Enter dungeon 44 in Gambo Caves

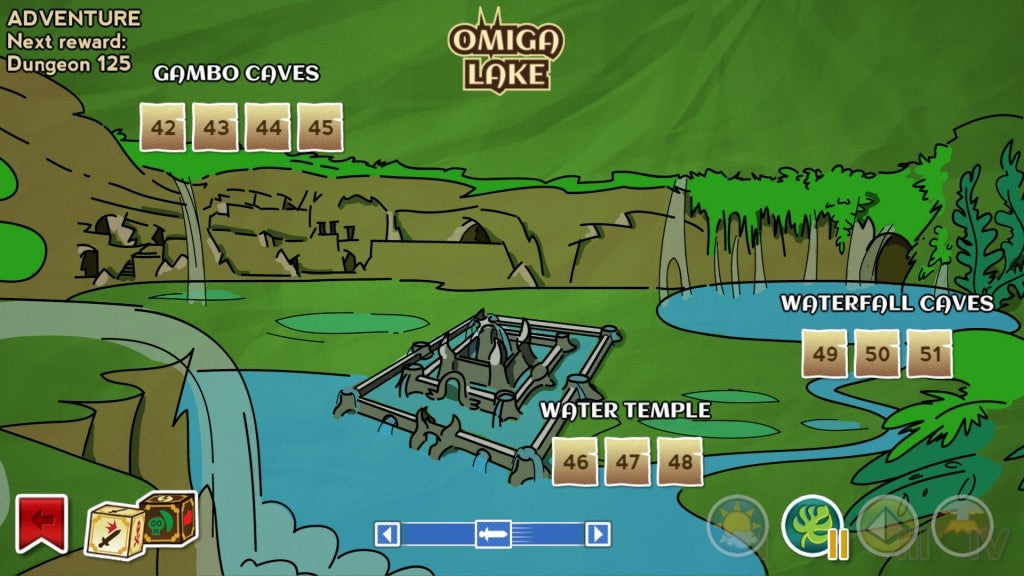tap(268, 128)
